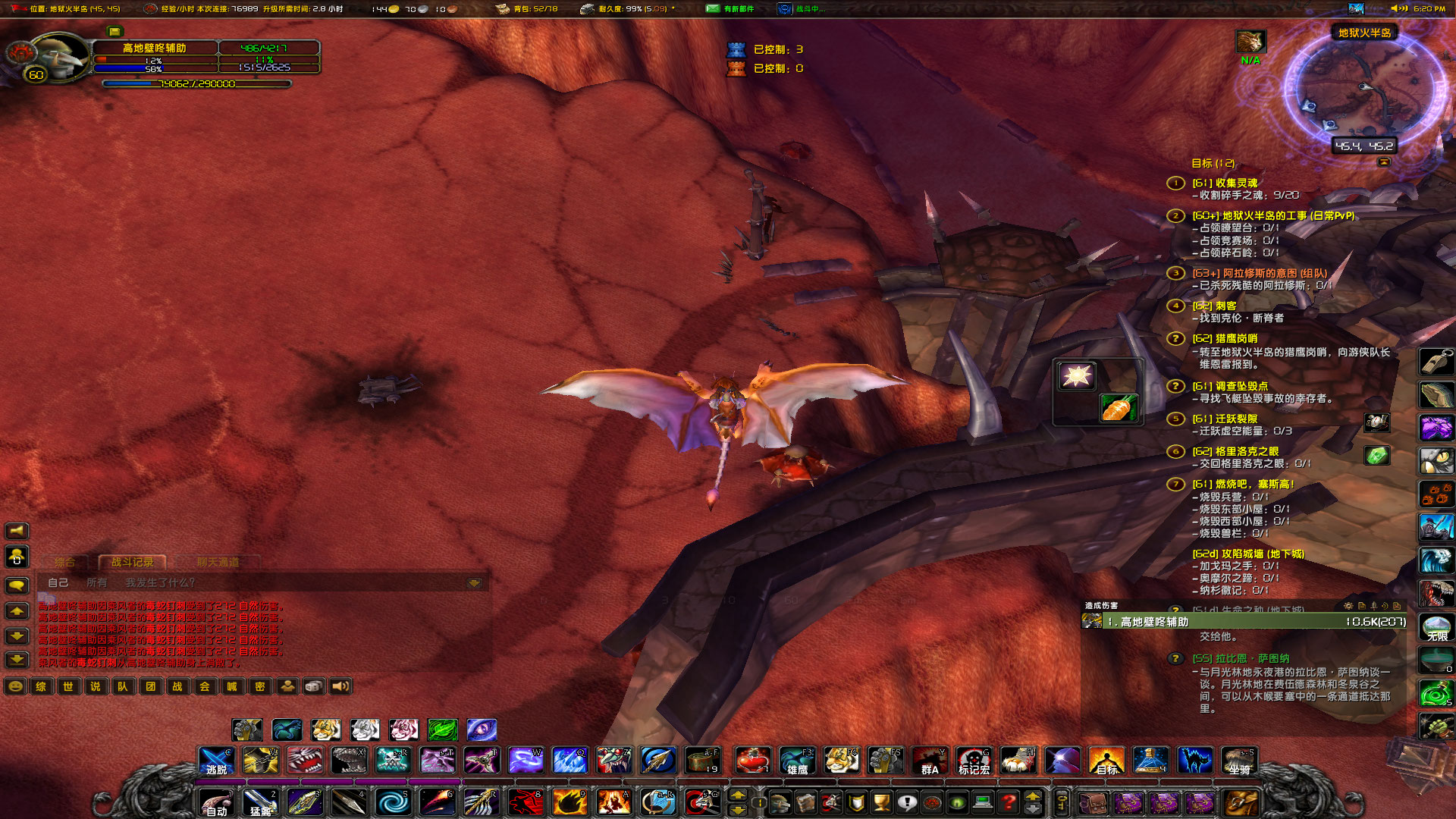Click the 高地壁咚辅助 damage meter bar
The image size is (1456, 819).
tap(1244, 623)
